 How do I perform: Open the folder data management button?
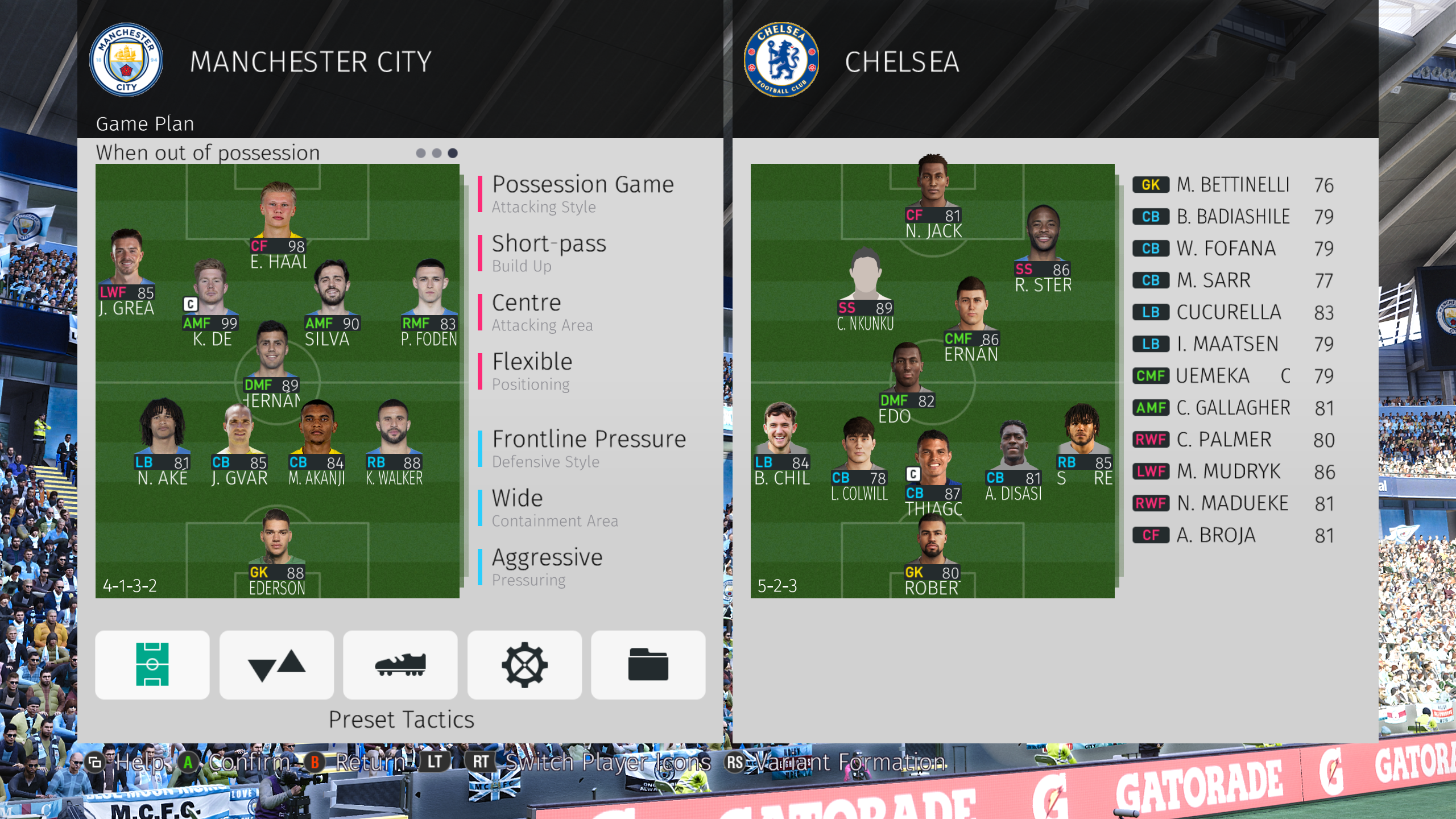pyautogui.click(x=648, y=664)
